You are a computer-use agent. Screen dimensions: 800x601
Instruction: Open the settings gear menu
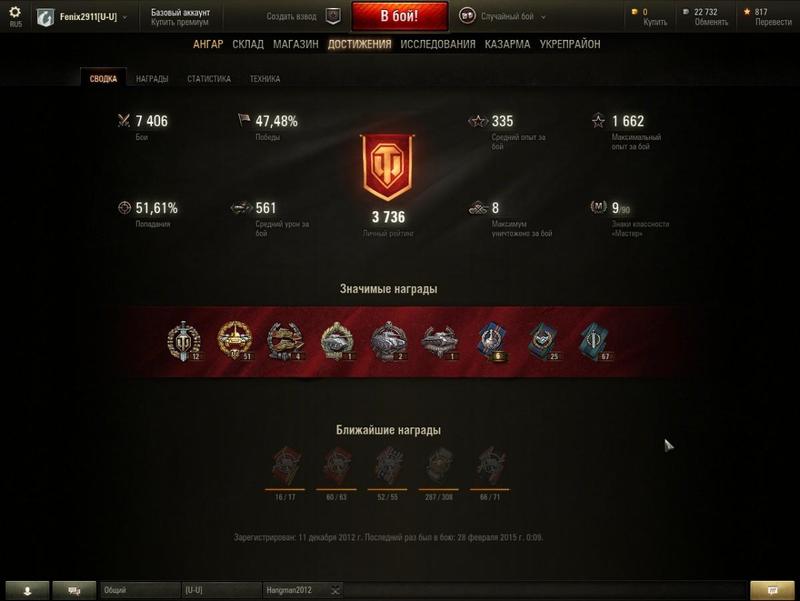click(x=14, y=13)
